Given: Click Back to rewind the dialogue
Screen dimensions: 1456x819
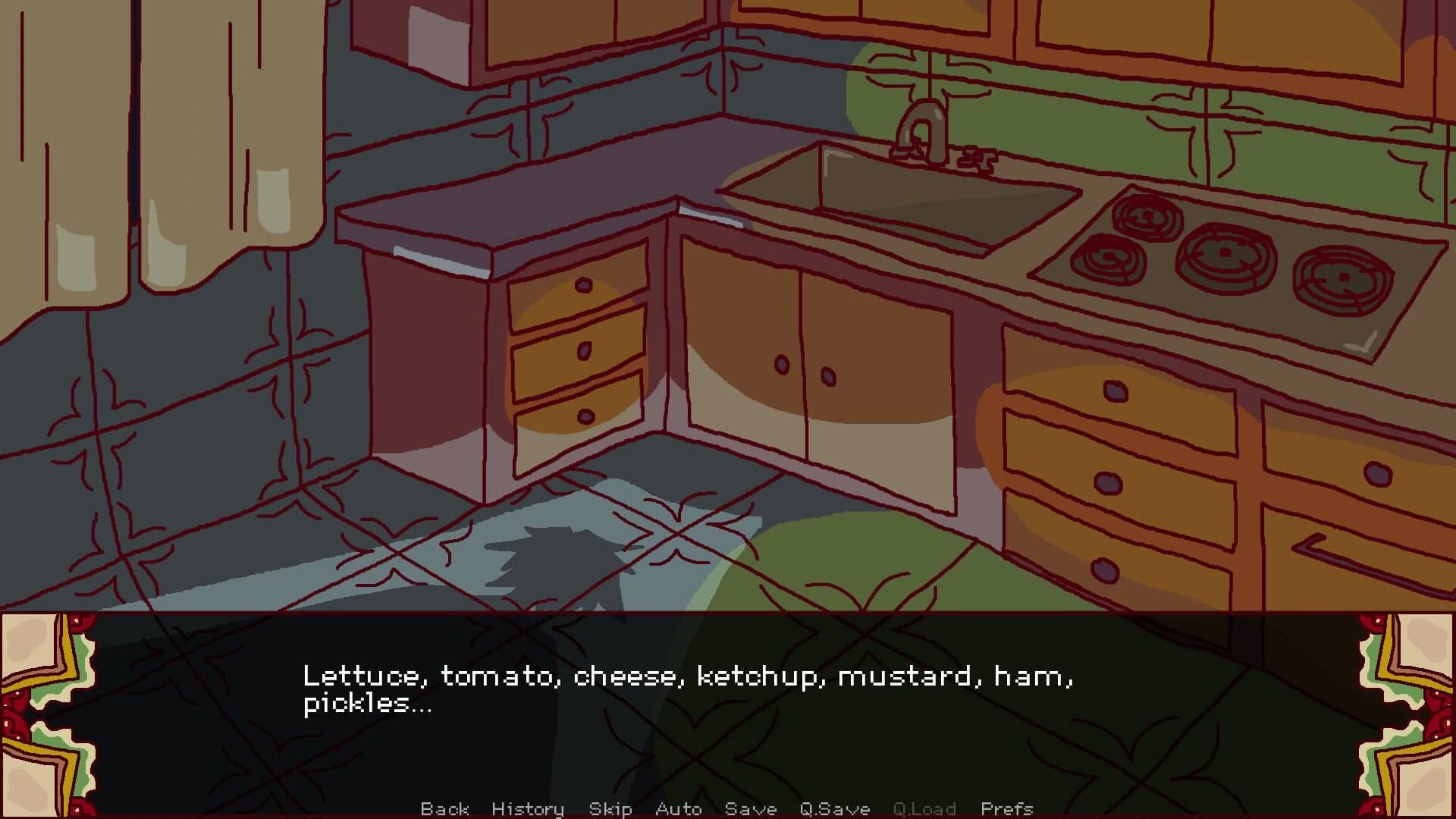Looking at the screenshot, I should [x=446, y=808].
